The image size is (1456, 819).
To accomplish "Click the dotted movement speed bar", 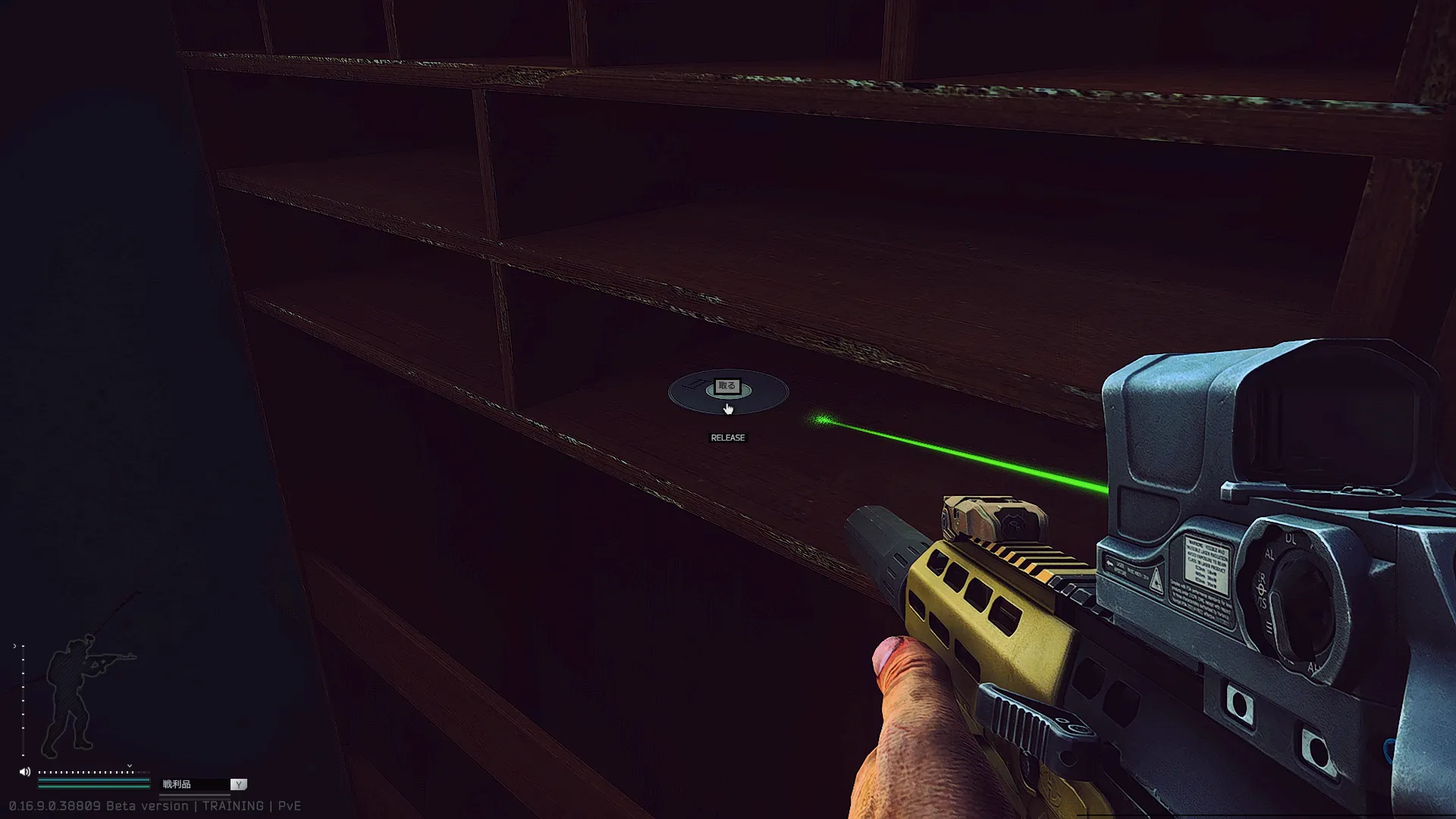I will 87,772.
